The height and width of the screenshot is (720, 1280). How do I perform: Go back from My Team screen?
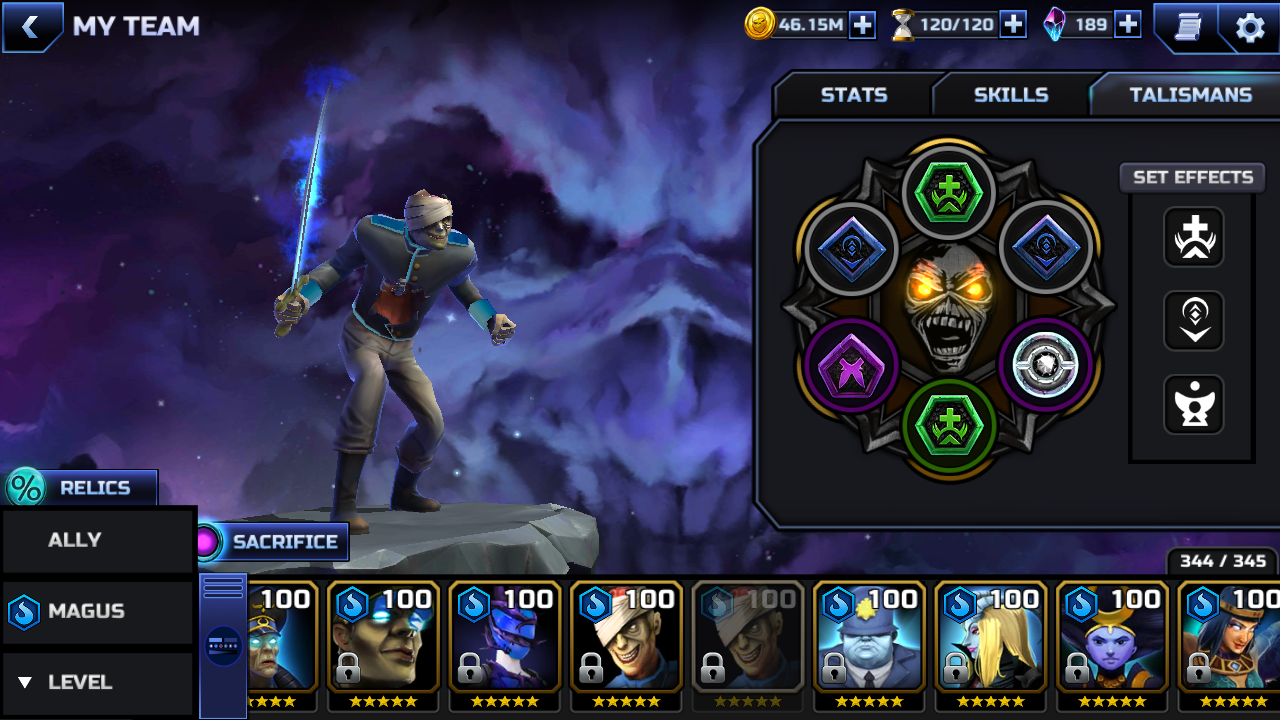(31, 27)
